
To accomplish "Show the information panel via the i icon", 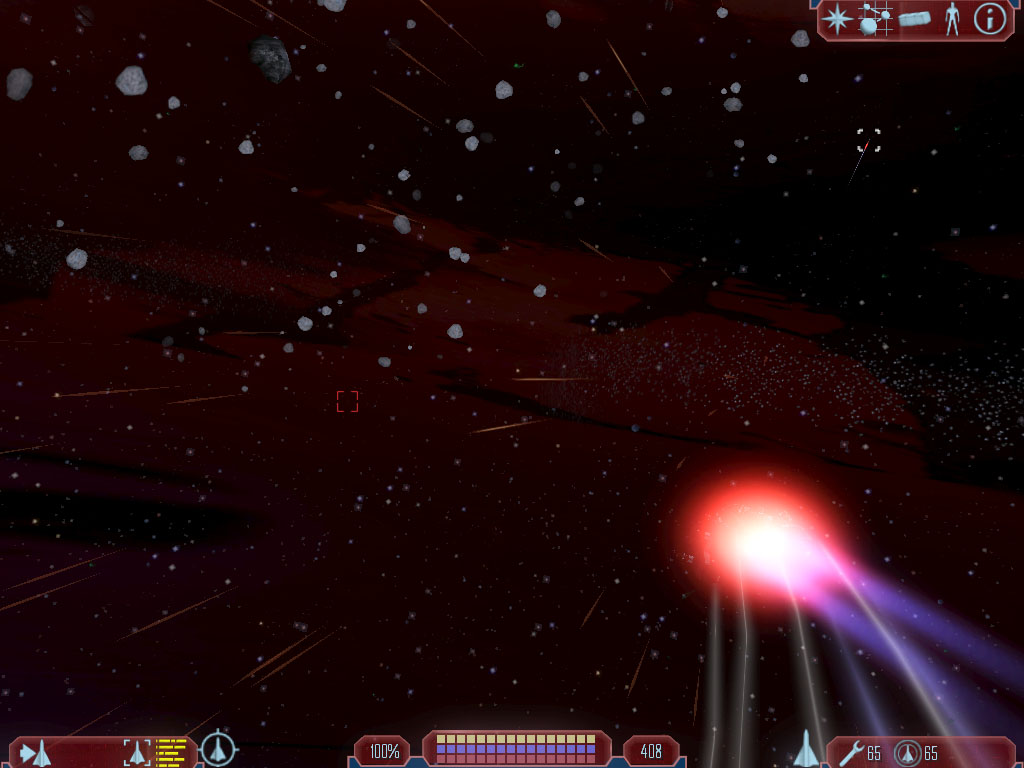I will click(989, 19).
